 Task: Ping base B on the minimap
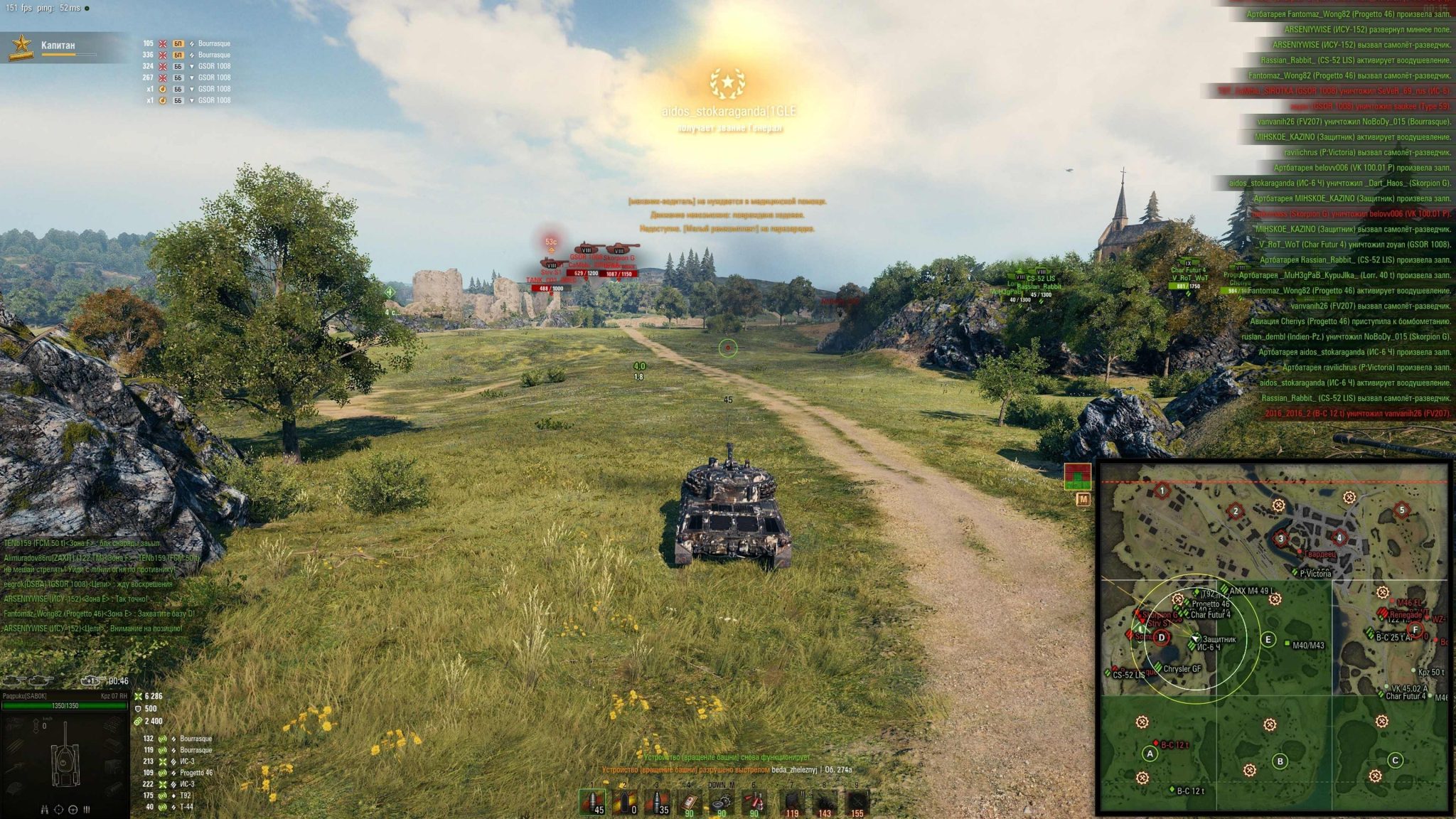(1280, 761)
